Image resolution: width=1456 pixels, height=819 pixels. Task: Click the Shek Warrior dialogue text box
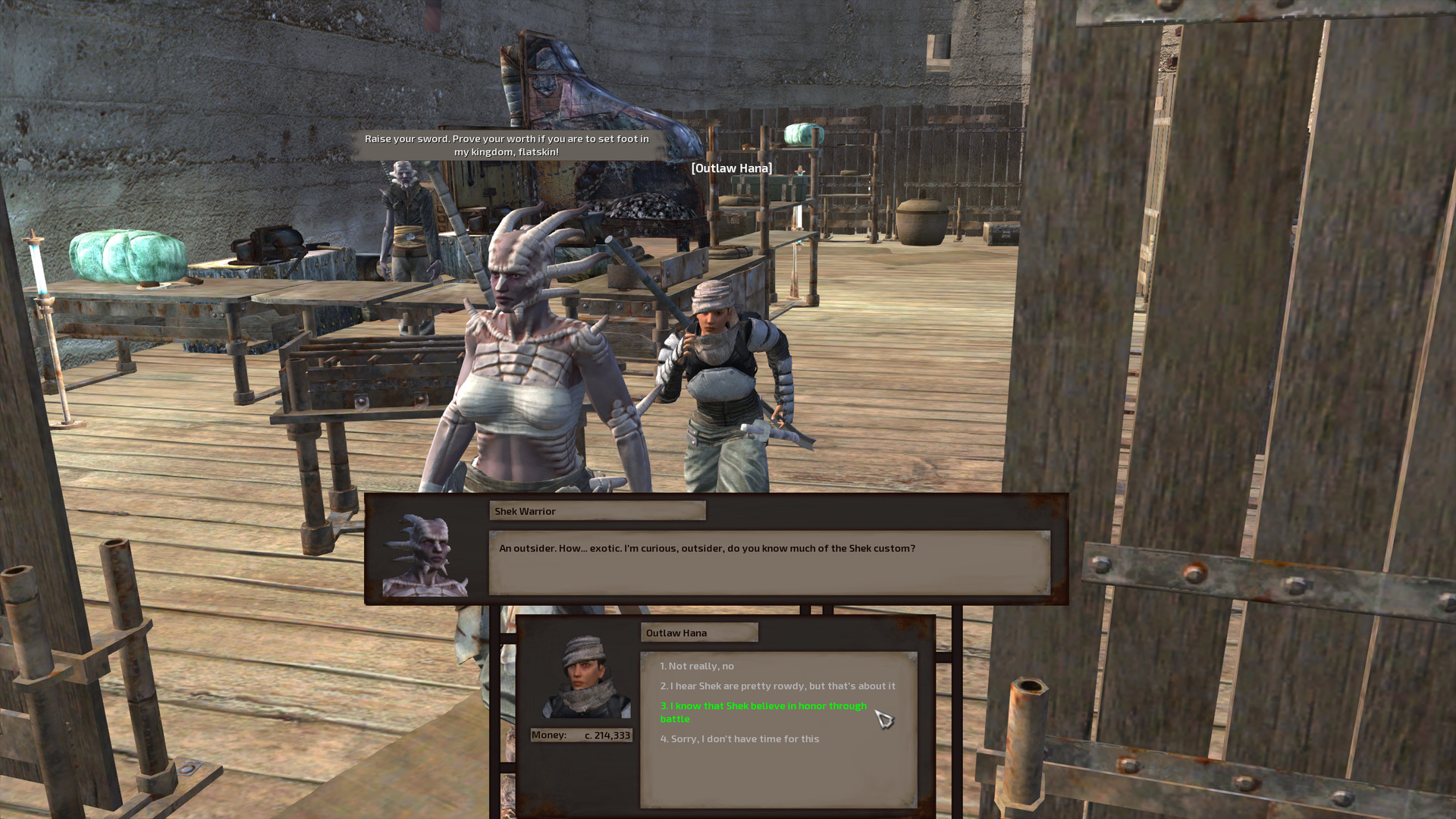tap(766, 561)
